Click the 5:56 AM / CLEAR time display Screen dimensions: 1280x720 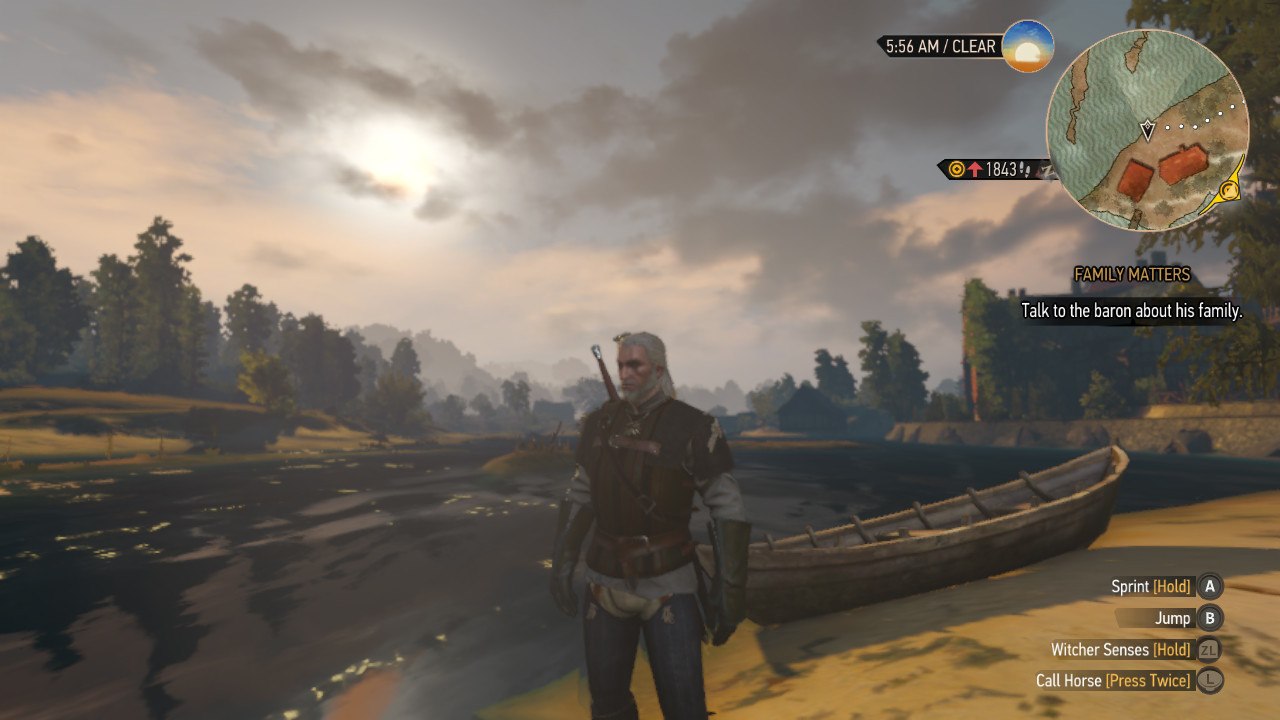click(938, 46)
